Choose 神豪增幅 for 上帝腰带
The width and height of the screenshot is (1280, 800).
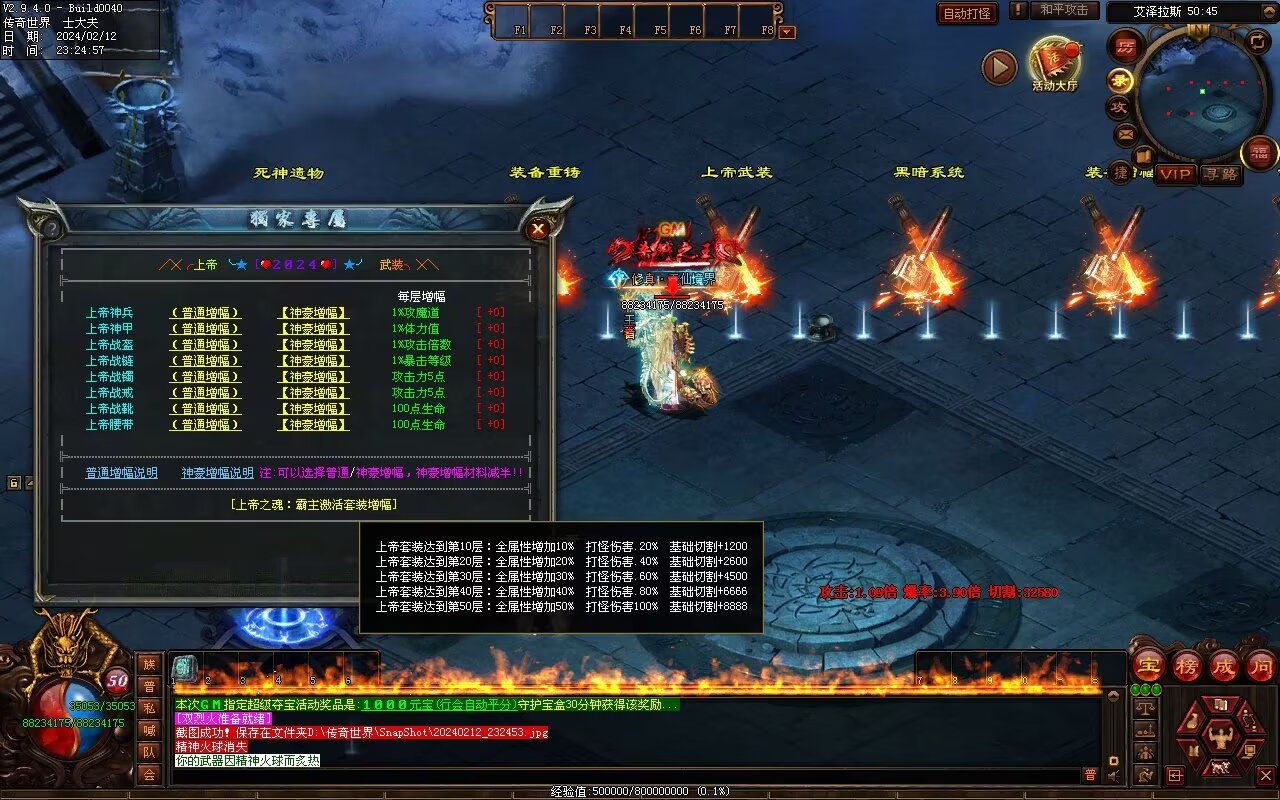click(313, 425)
